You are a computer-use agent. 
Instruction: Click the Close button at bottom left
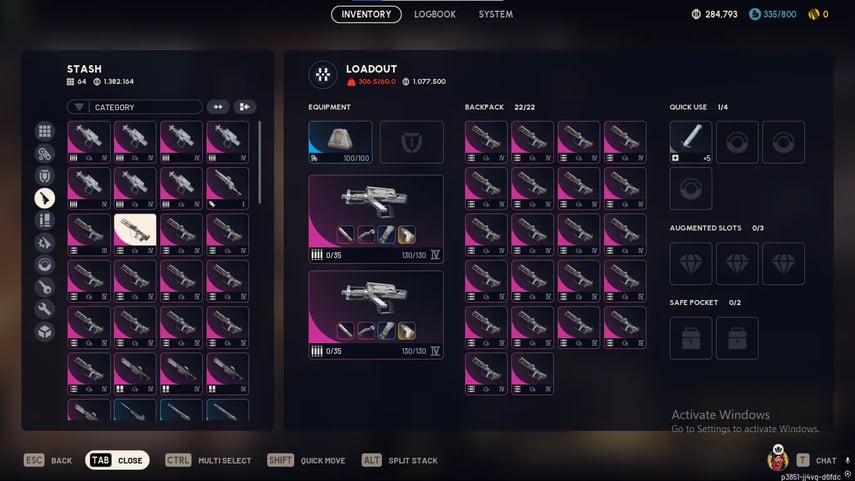pyautogui.click(x=118, y=460)
